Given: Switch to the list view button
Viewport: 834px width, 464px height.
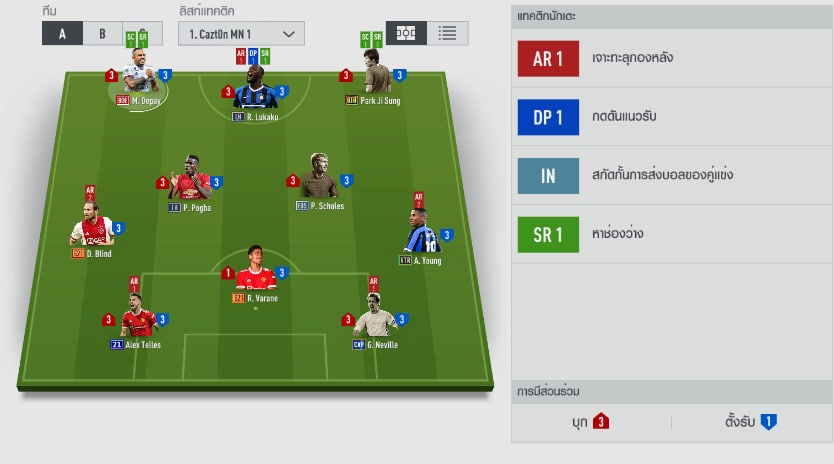Looking at the screenshot, I should (x=447, y=32).
